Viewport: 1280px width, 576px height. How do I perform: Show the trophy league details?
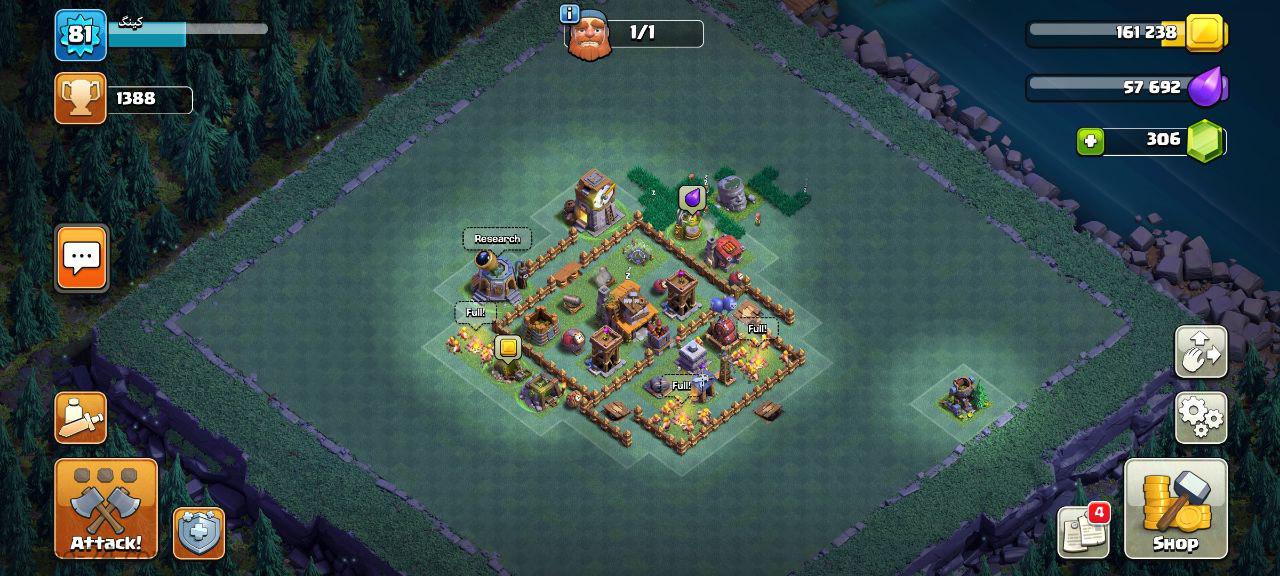coord(81,98)
